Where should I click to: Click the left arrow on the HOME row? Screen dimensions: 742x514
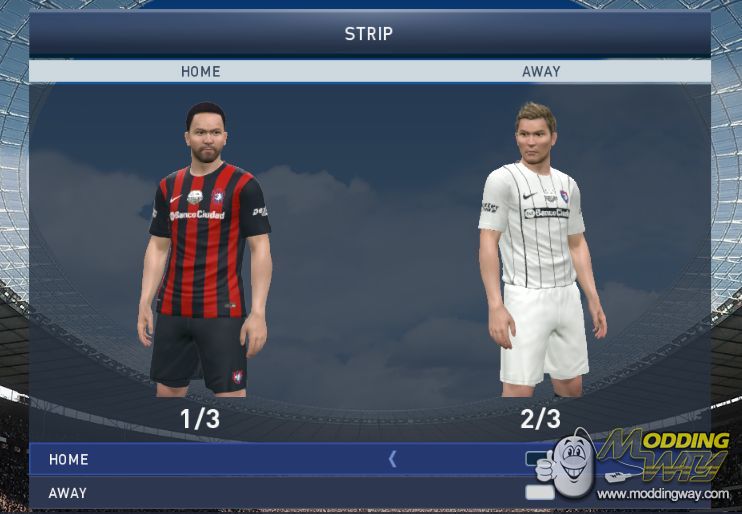(392, 459)
